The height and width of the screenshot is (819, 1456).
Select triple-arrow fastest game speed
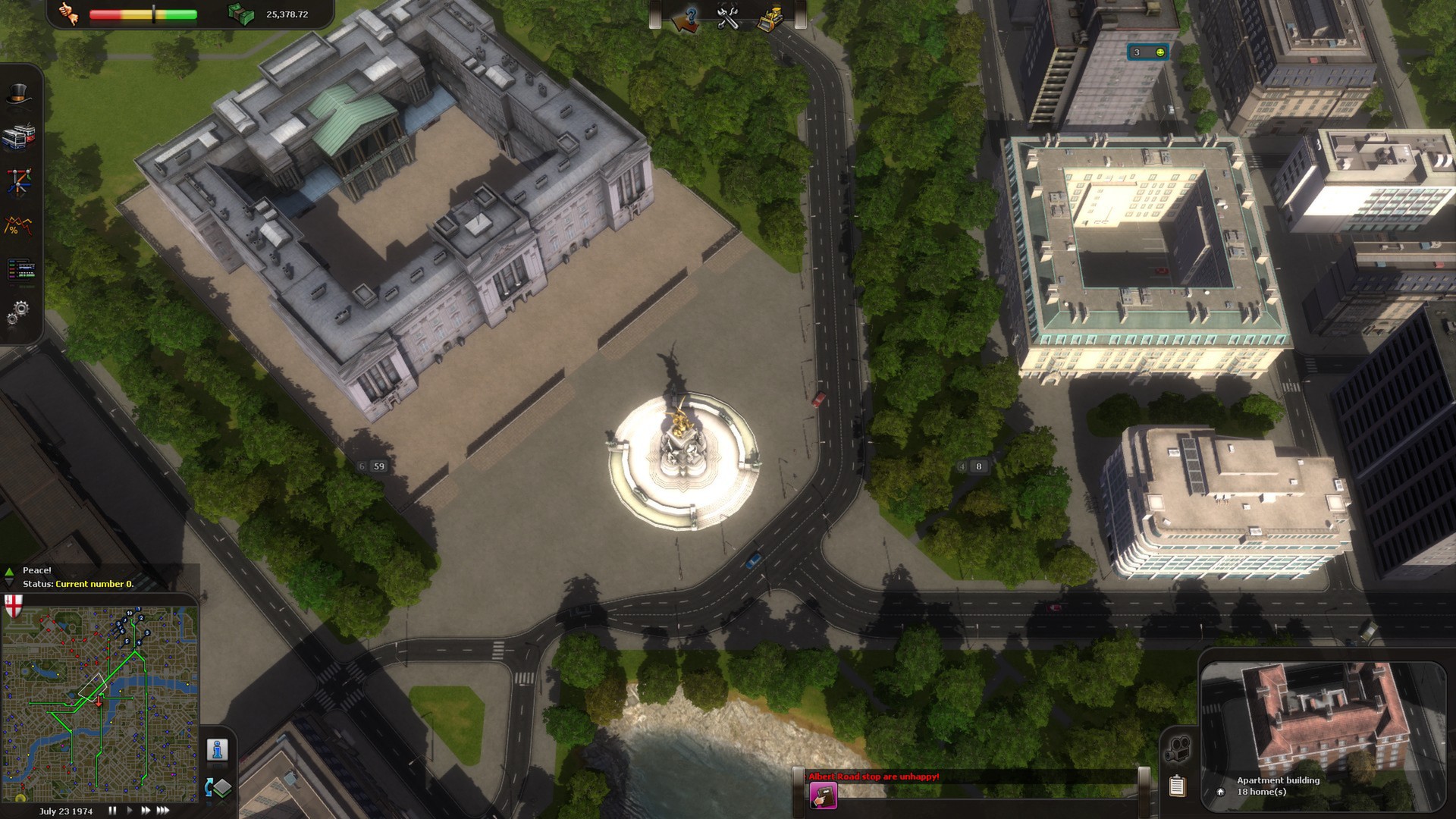[x=162, y=810]
